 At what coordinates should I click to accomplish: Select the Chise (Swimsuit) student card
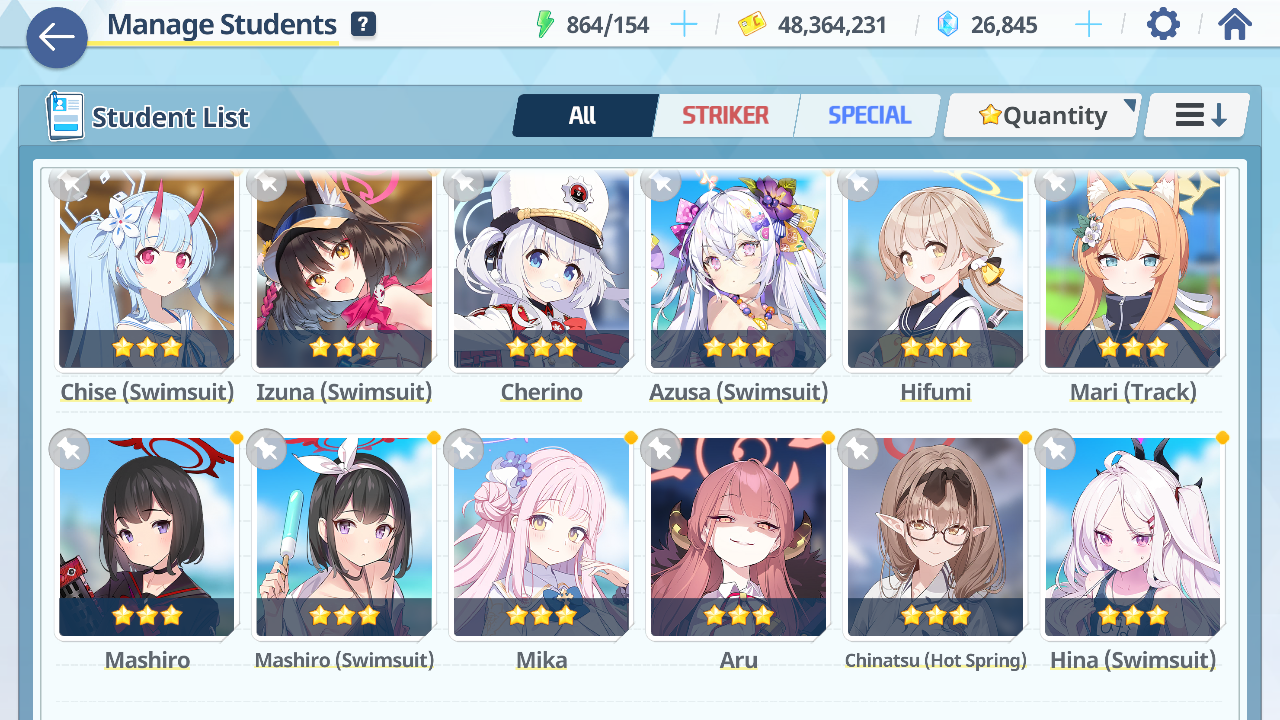(x=147, y=270)
